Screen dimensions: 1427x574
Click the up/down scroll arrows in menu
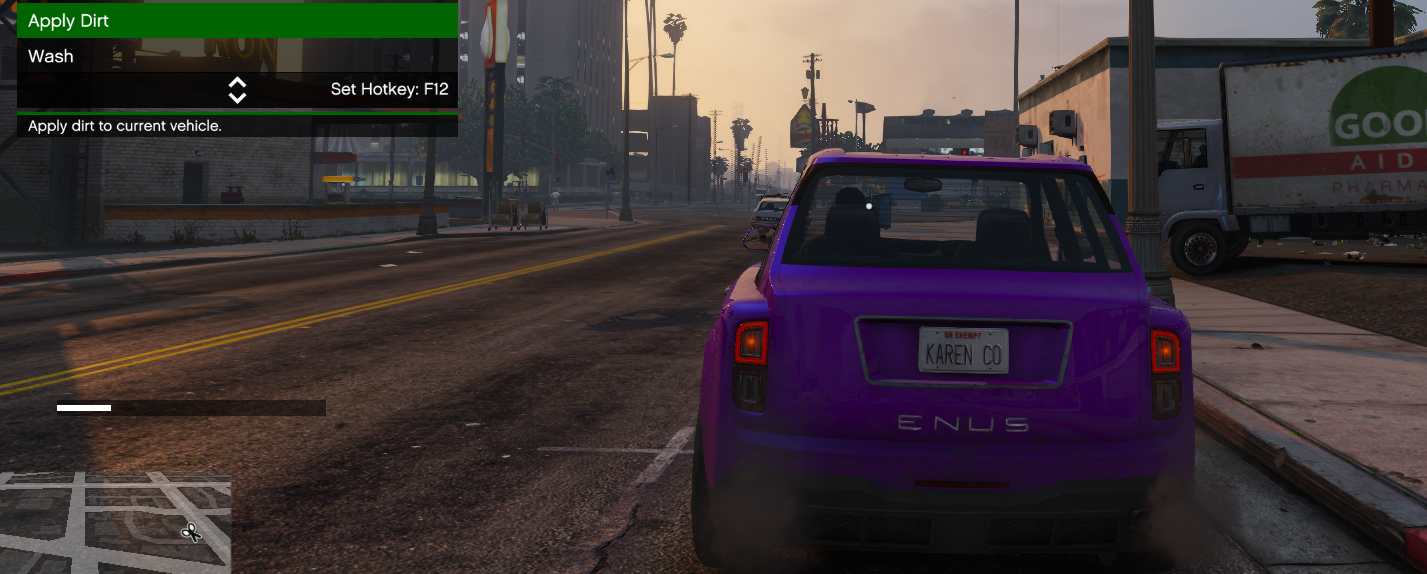[x=237, y=90]
